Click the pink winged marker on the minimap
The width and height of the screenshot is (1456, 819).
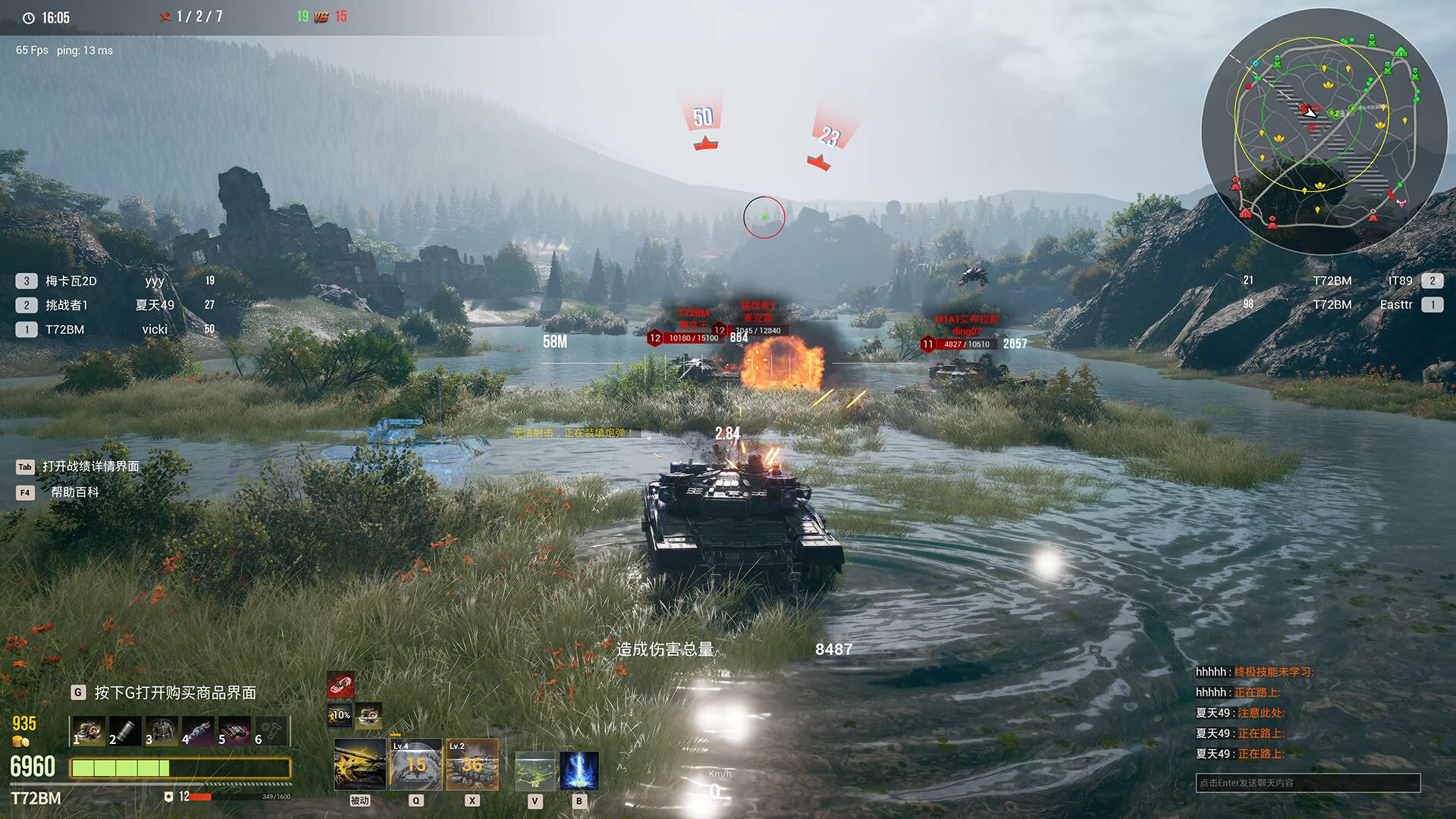[x=1401, y=202]
